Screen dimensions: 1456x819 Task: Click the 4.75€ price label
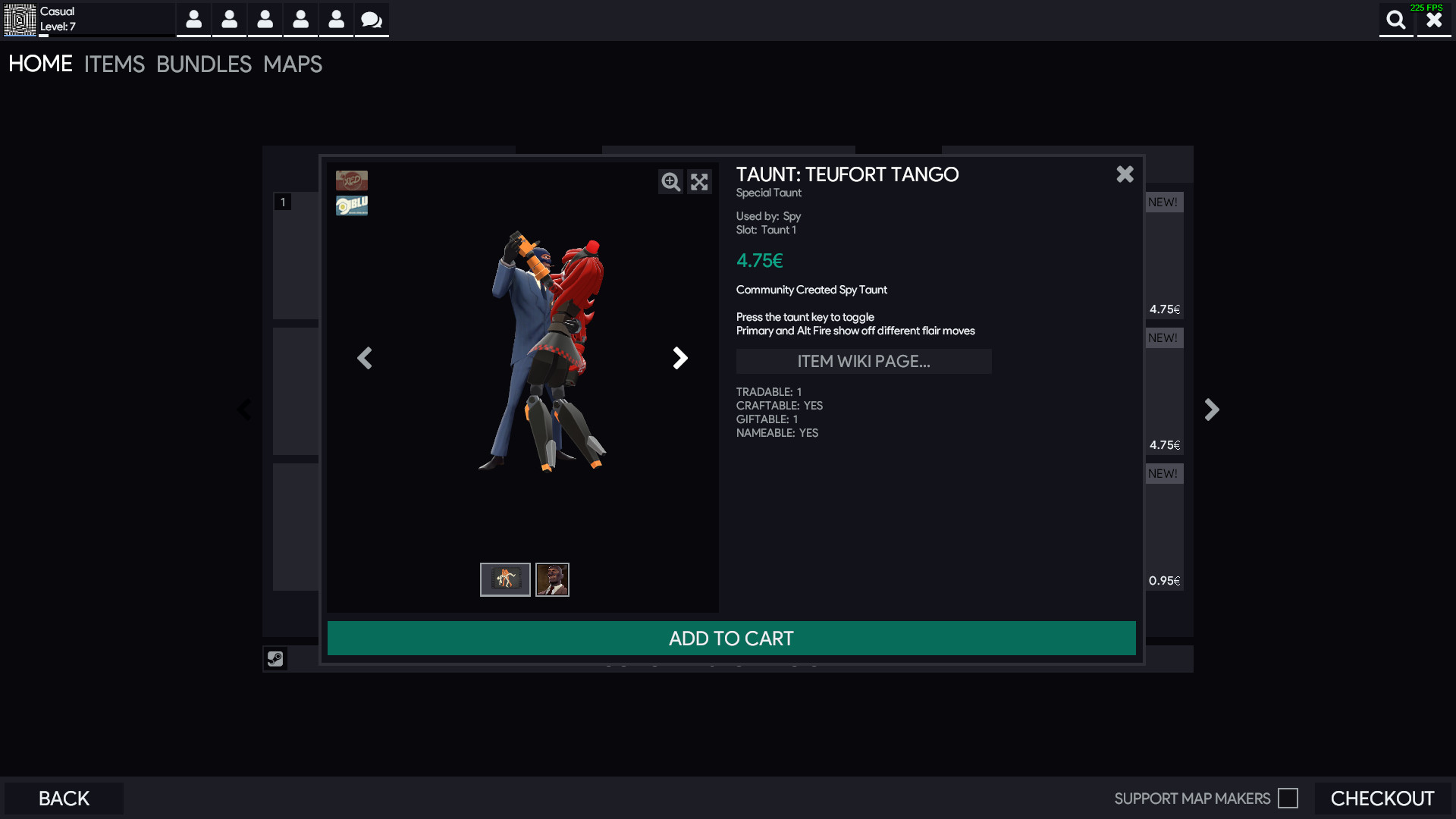pos(759,260)
